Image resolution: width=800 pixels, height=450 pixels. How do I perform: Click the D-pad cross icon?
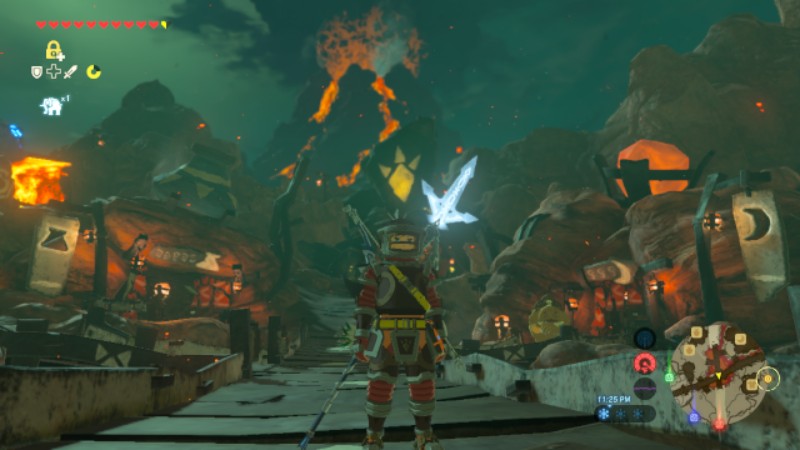click(54, 72)
